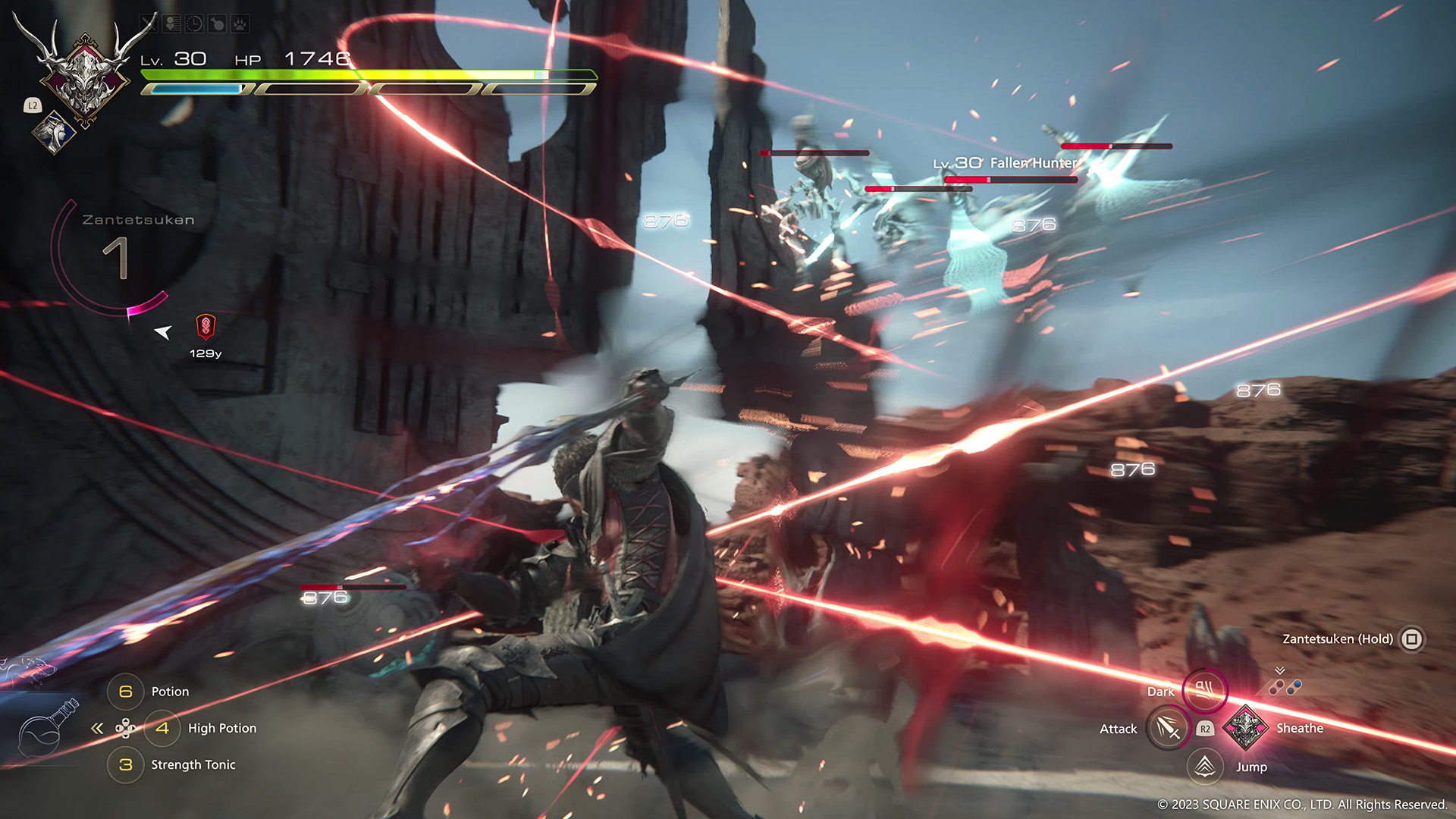
Task: Click the red quest objective marker
Action: tap(206, 327)
